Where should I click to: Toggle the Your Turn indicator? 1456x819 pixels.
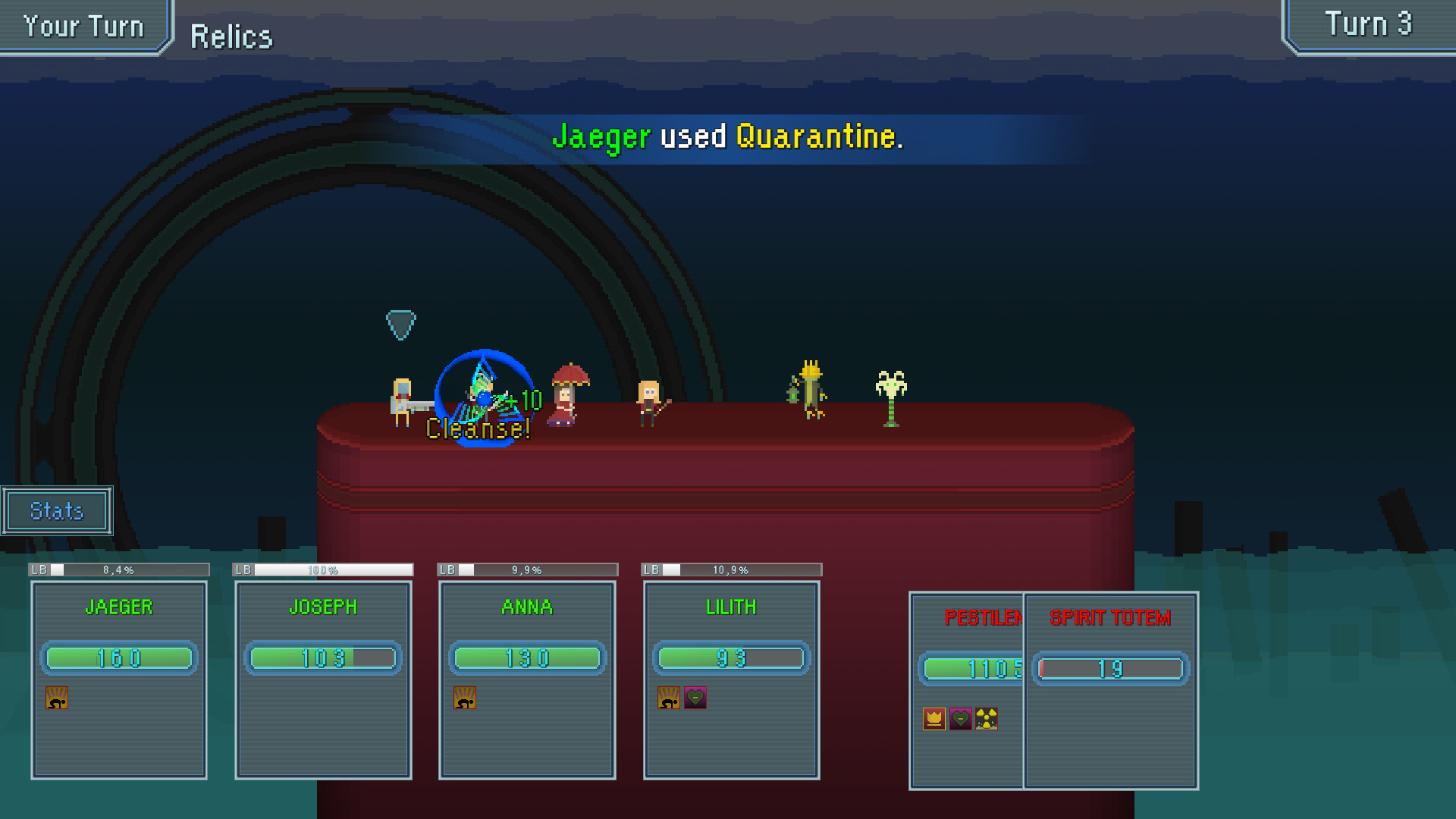pyautogui.click(x=82, y=25)
